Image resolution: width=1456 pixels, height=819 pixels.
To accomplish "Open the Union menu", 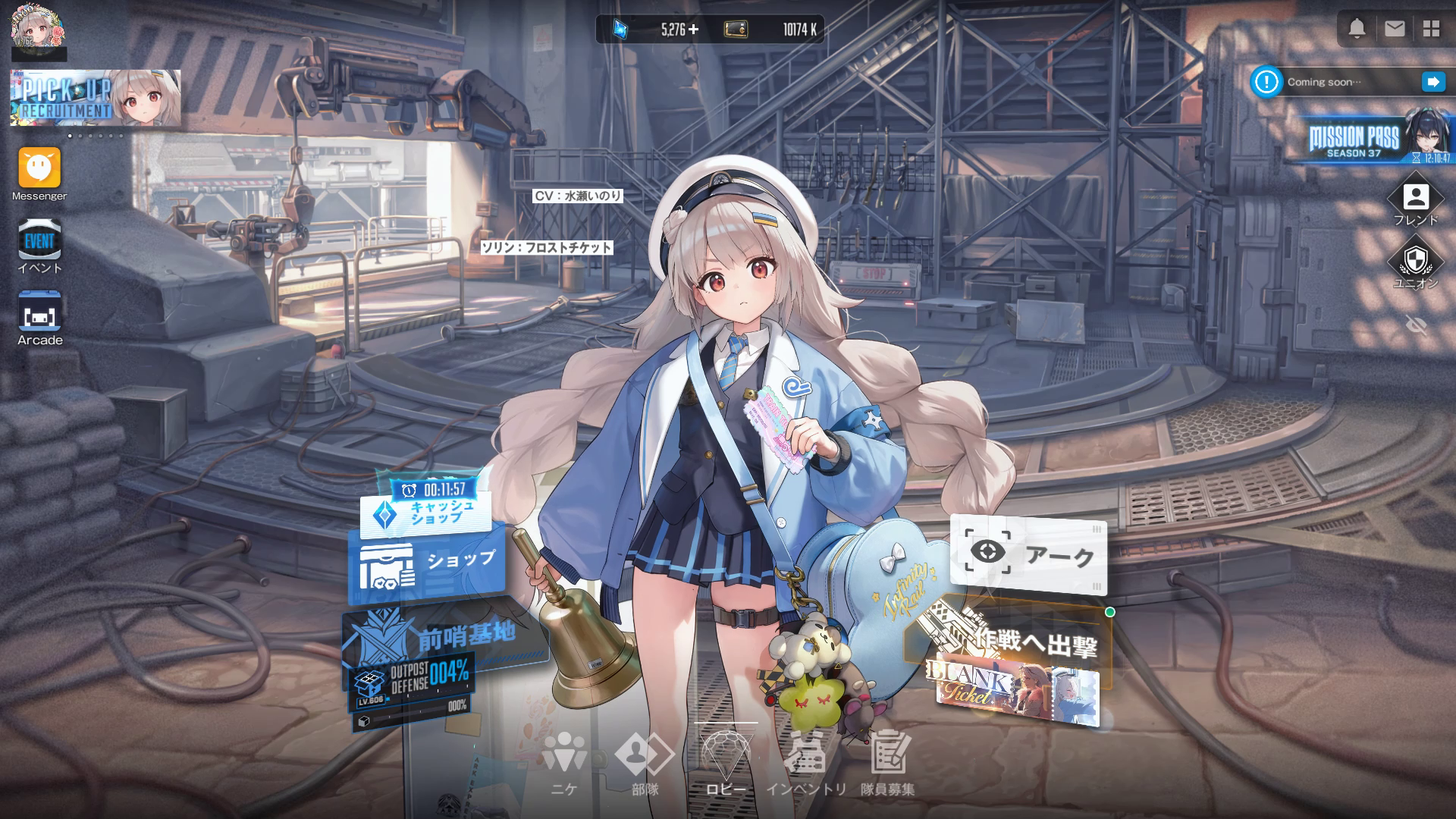I will click(x=1415, y=262).
